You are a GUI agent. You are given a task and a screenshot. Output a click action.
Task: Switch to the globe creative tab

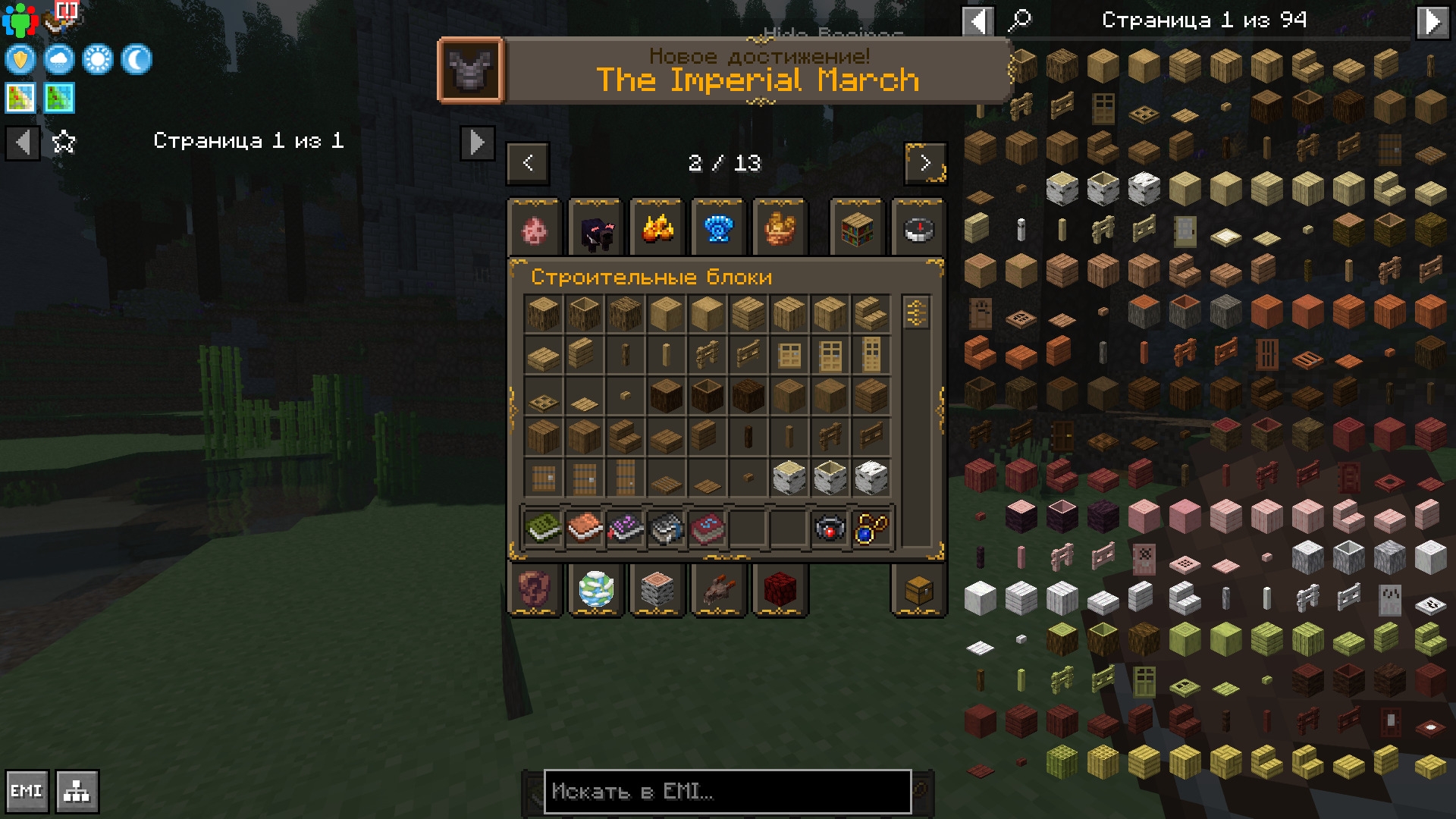coord(596,590)
